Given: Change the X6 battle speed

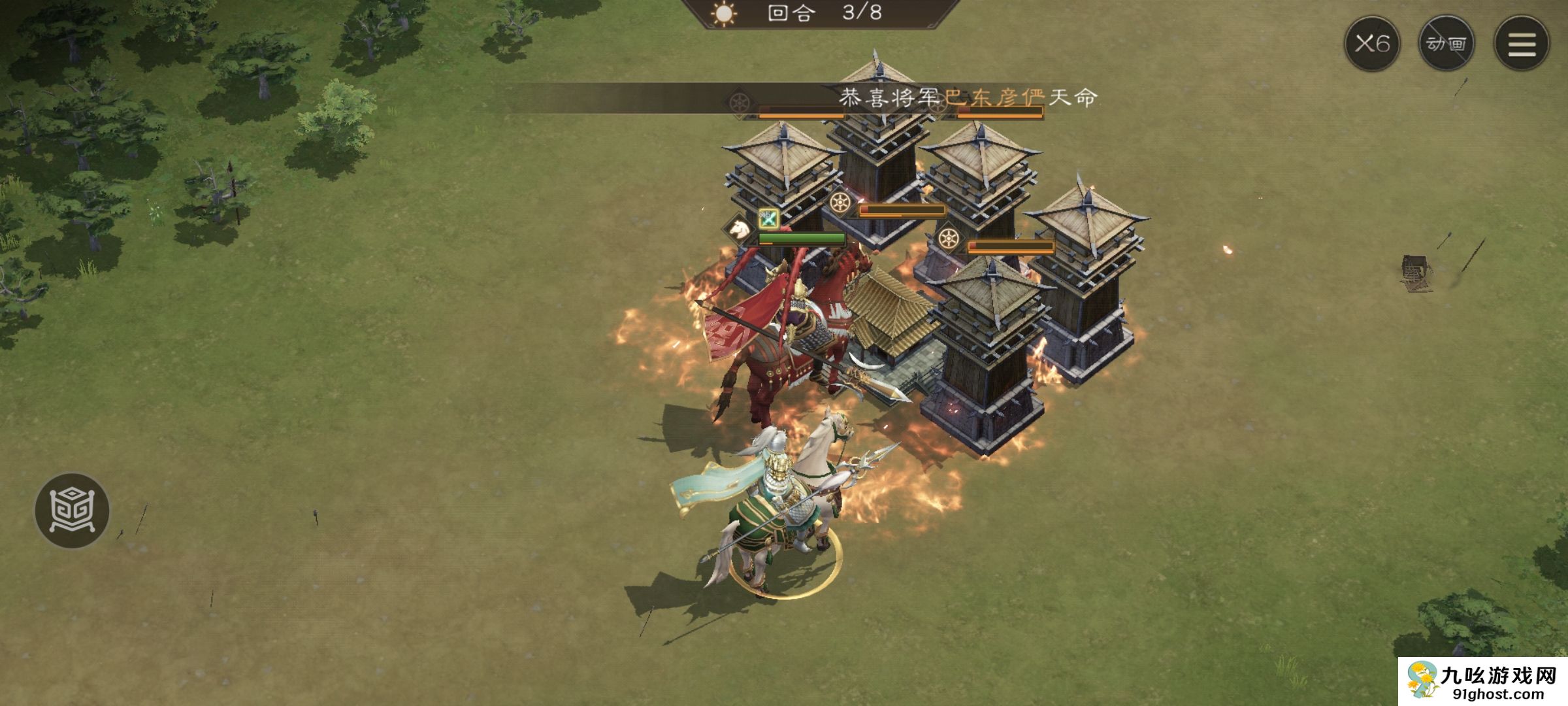Looking at the screenshot, I should click(1371, 44).
